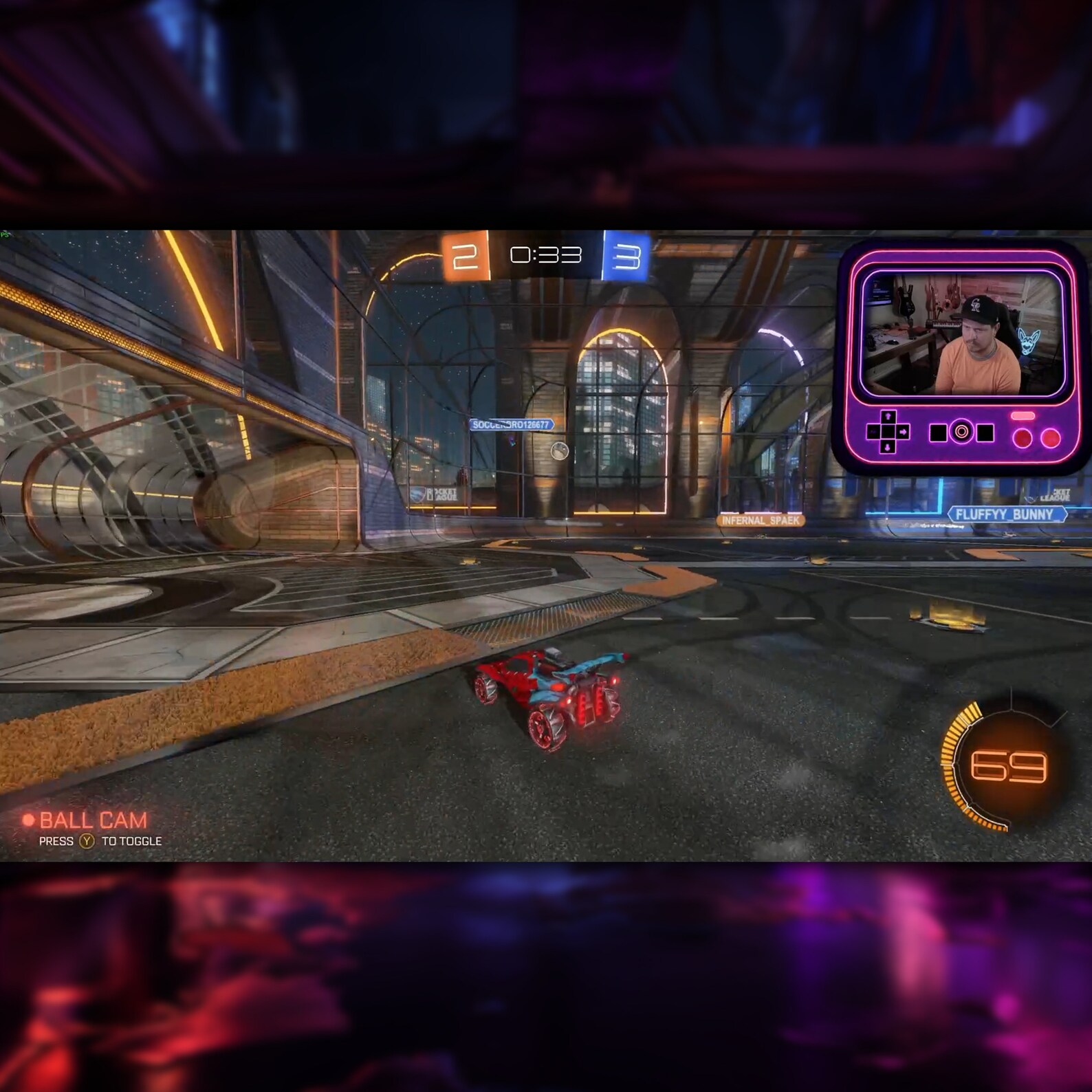Screen dimensions: 1092x1092
Task: Select the INFERNAL_SPAEK player nameplate
Action: coord(760,520)
